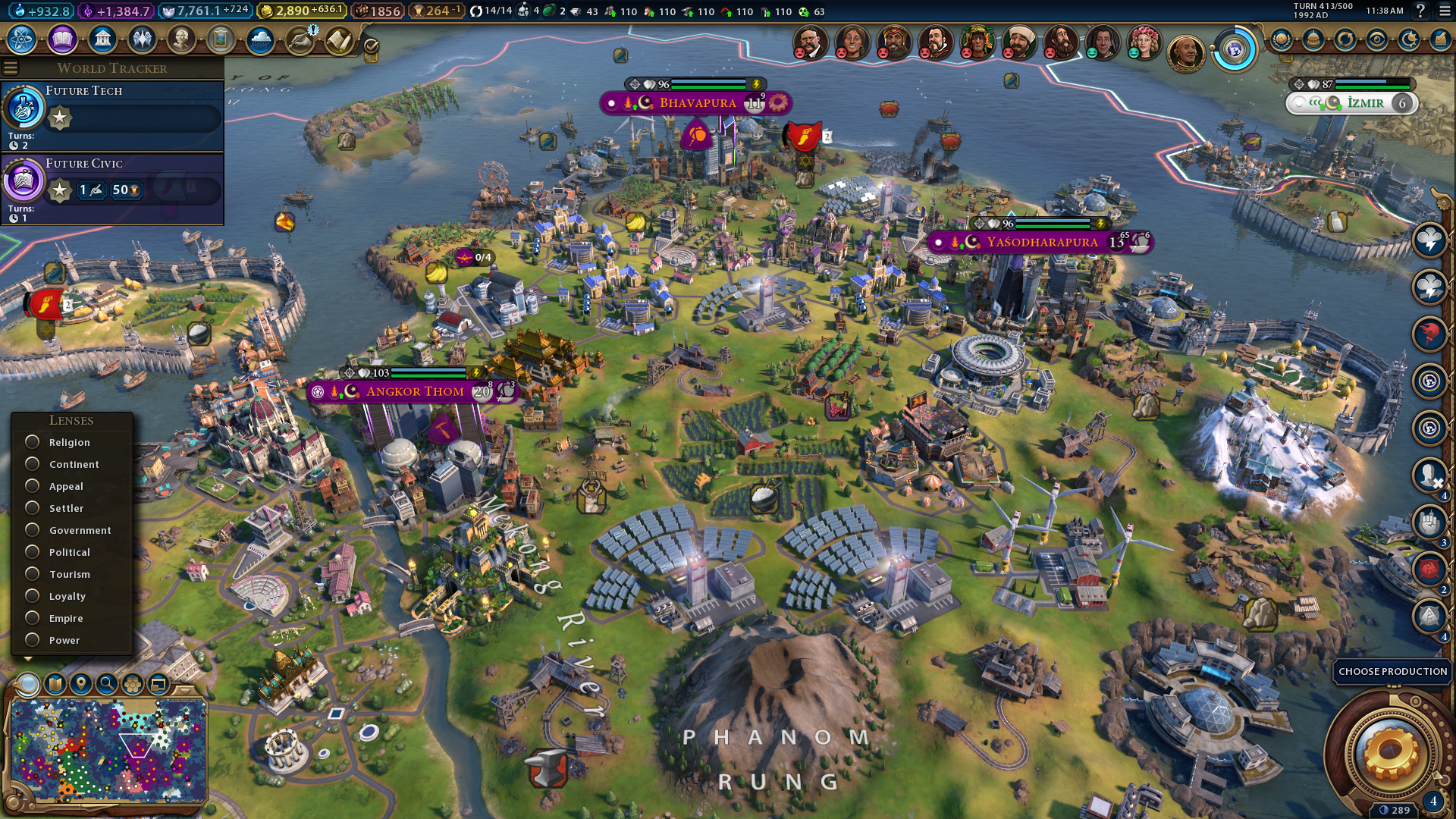This screenshot has width=1456, height=819.
Task: Open the Angkor Thom city banner
Action: (x=414, y=391)
